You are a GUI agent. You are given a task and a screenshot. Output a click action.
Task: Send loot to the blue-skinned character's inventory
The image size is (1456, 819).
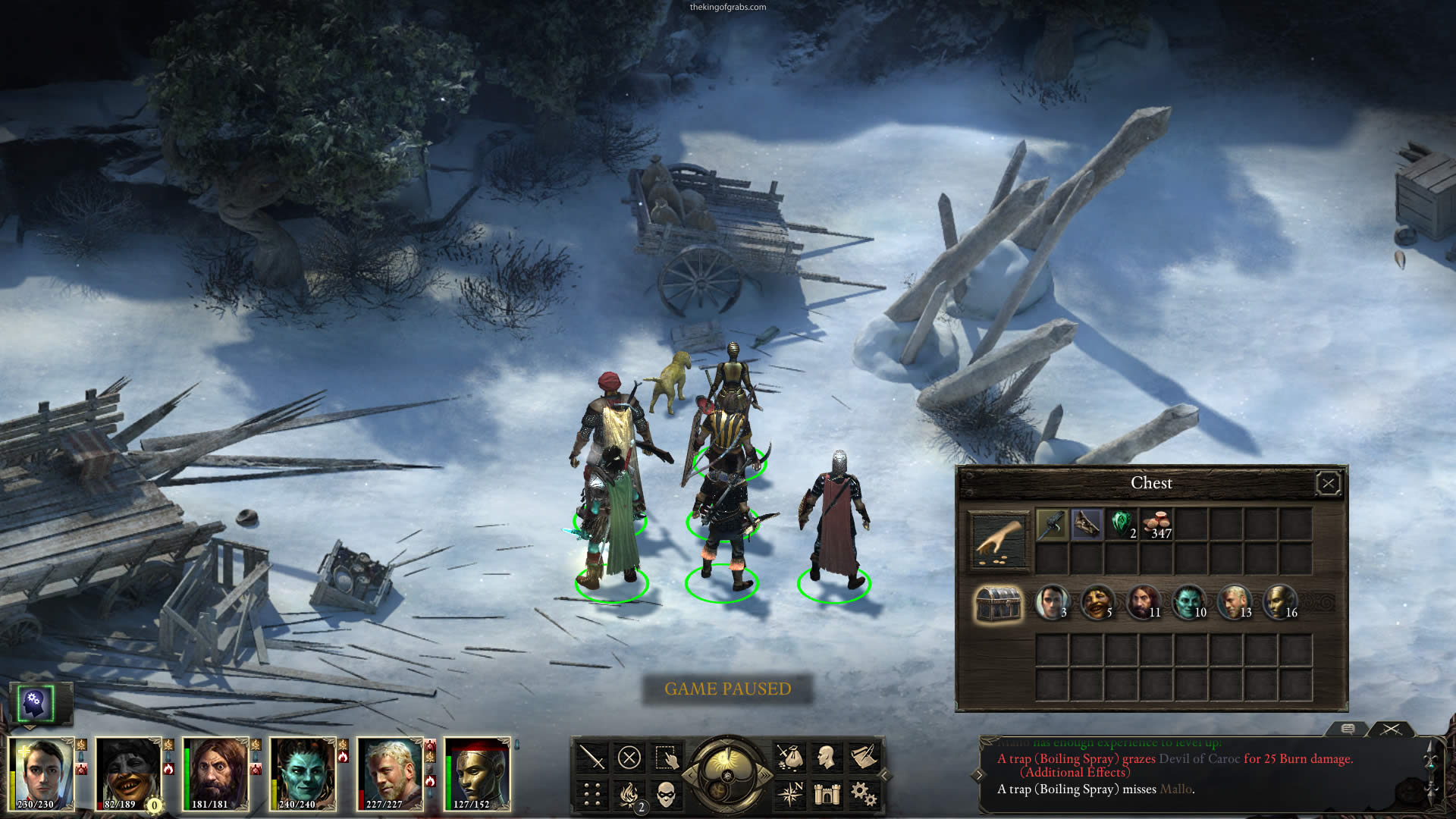1188,604
